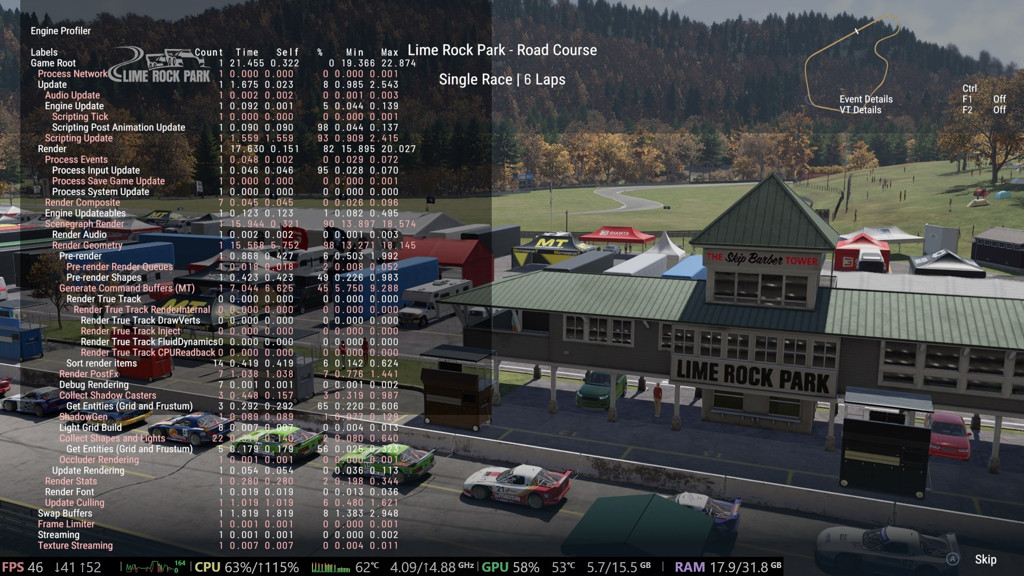Skip the pre-race intro
The width and height of the screenshot is (1024, 576).
point(985,560)
